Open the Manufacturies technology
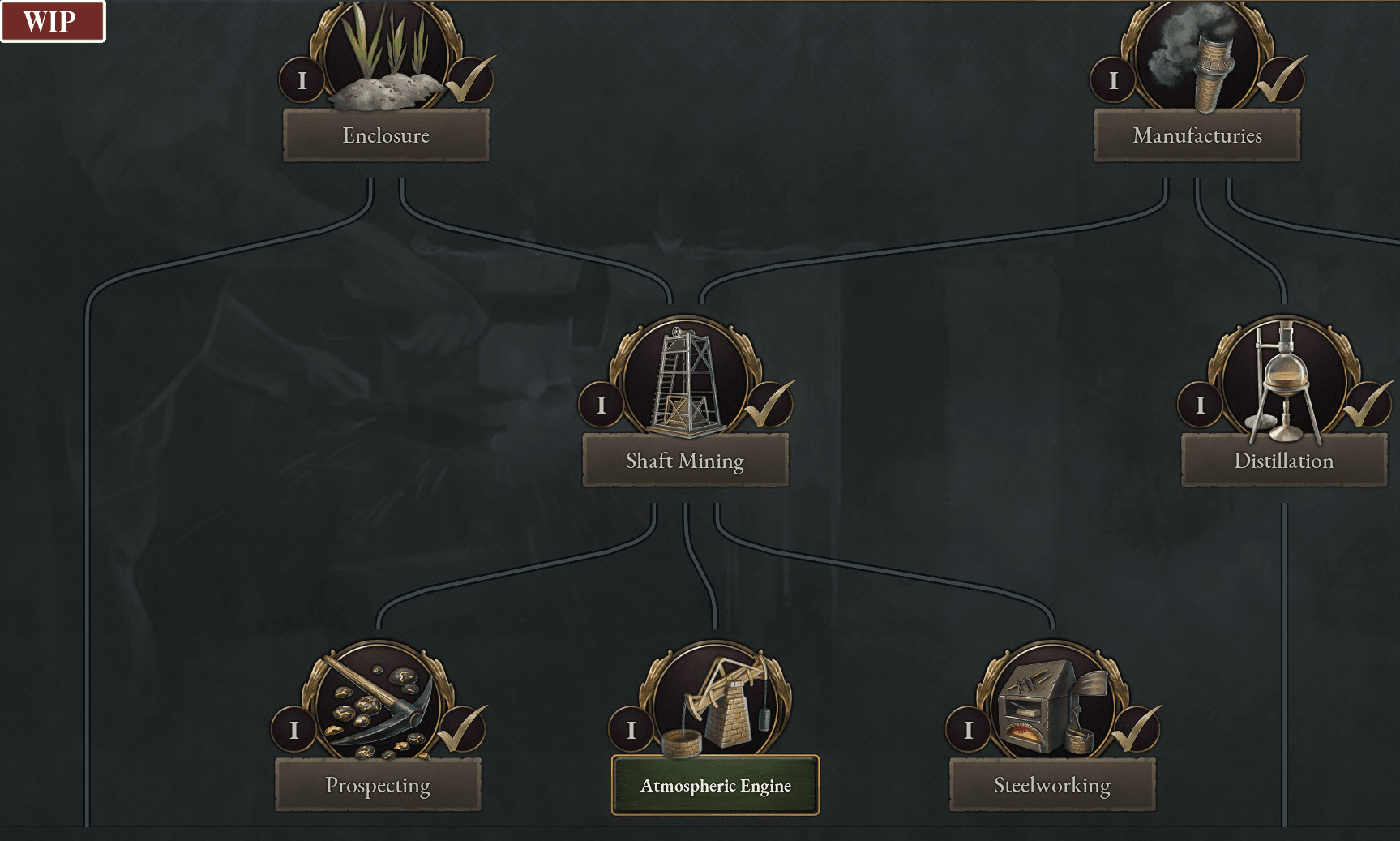1400x841 pixels. (1197, 135)
